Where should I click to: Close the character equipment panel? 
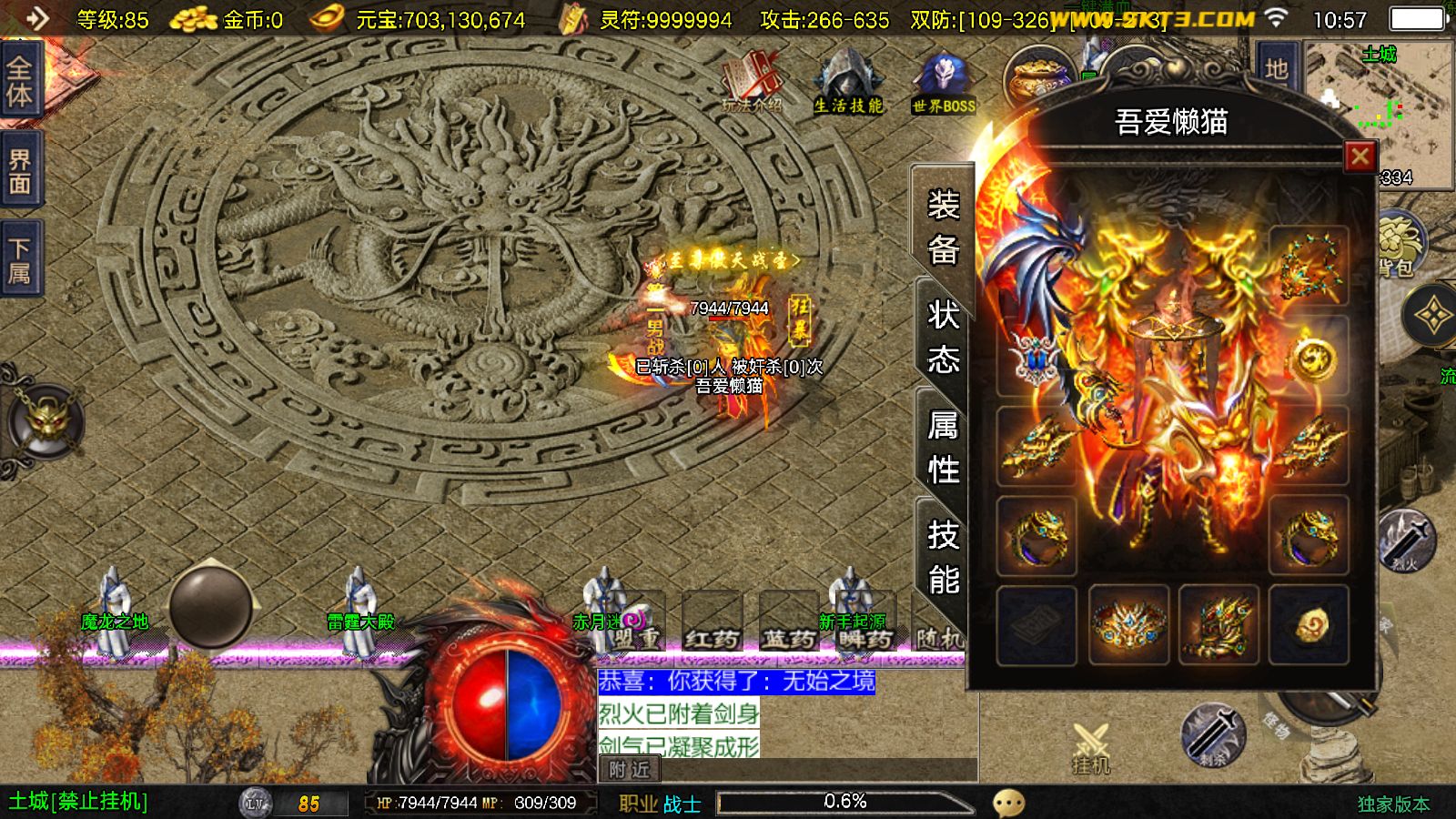[1360, 157]
